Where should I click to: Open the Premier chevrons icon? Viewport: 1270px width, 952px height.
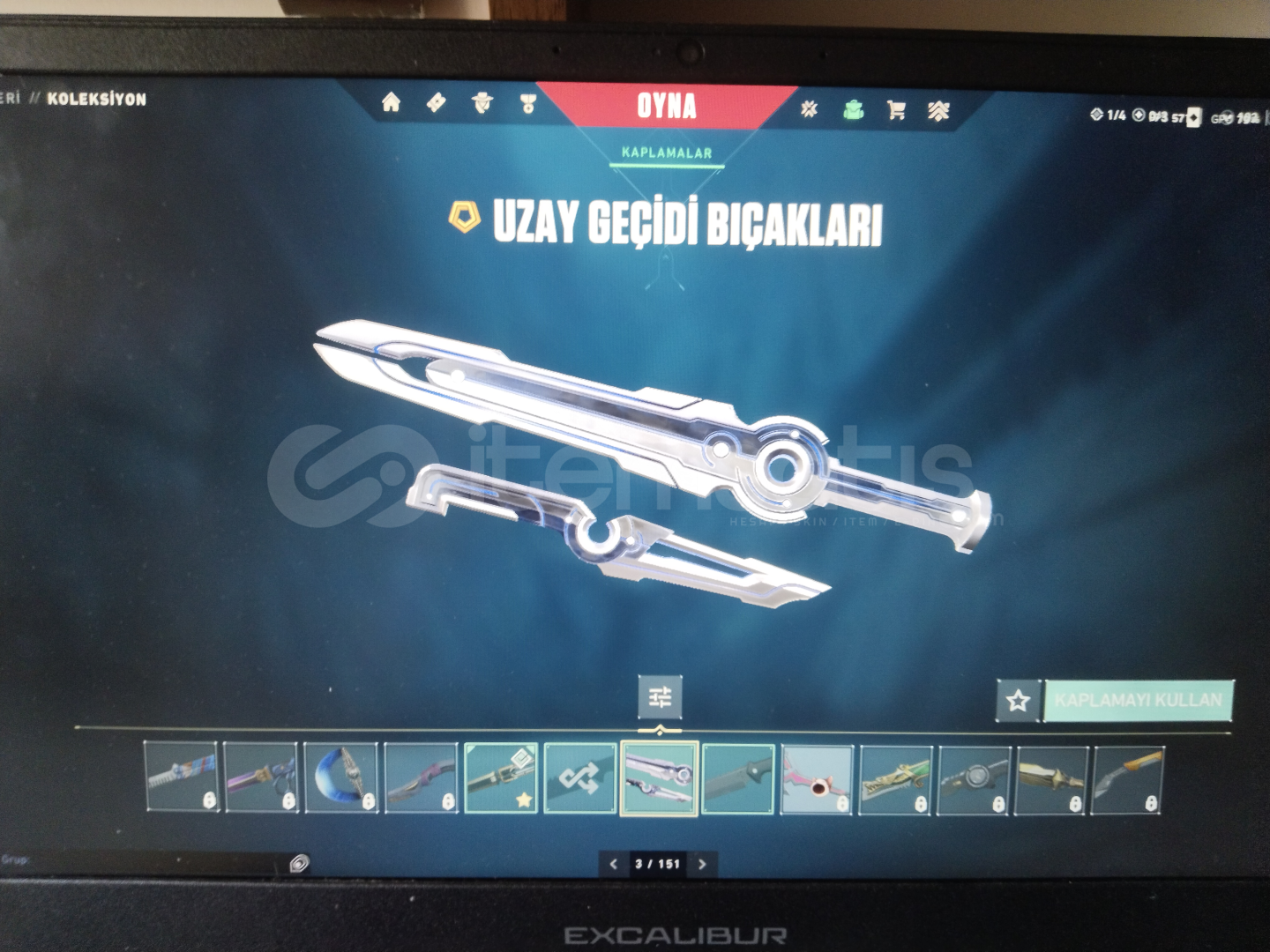pos(938,108)
